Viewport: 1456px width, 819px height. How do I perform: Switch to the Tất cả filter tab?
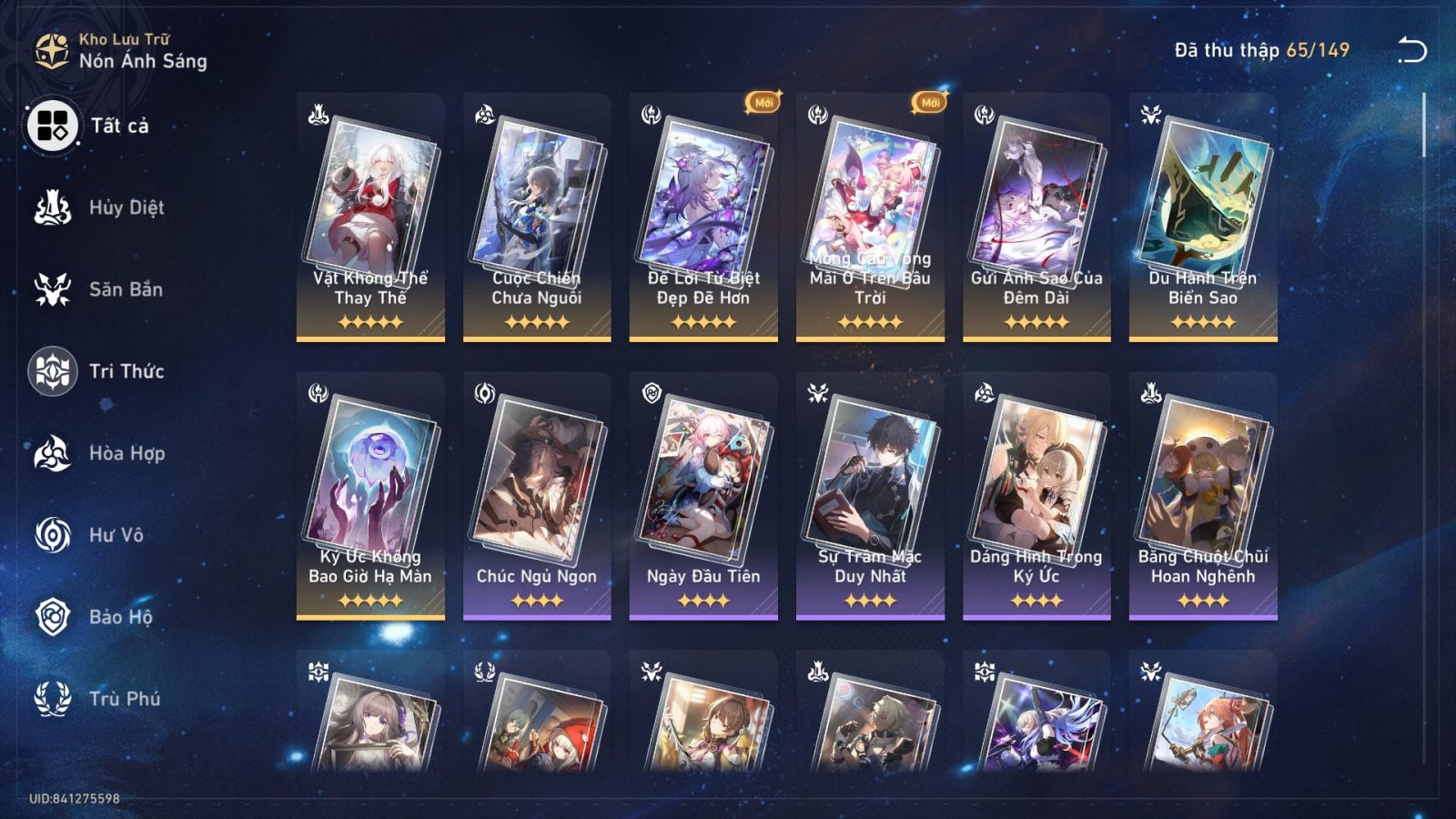[52, 126]
